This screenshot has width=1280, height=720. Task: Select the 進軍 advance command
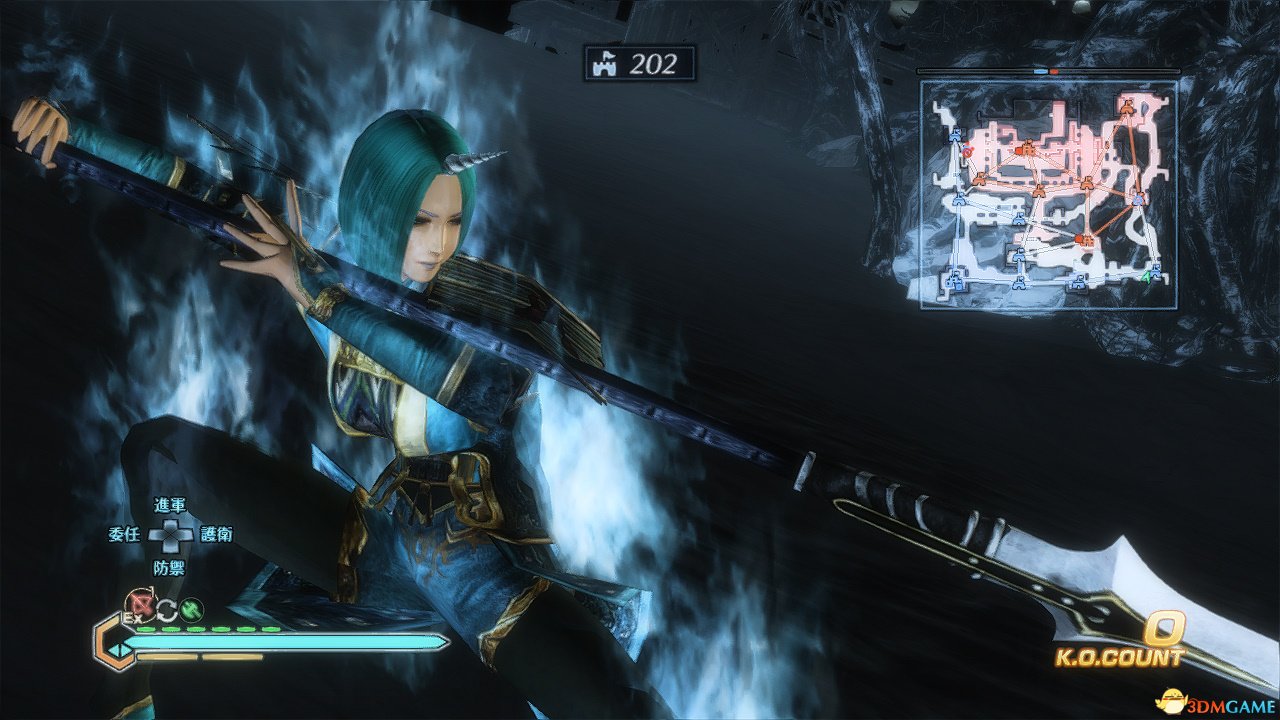[170, 506]
